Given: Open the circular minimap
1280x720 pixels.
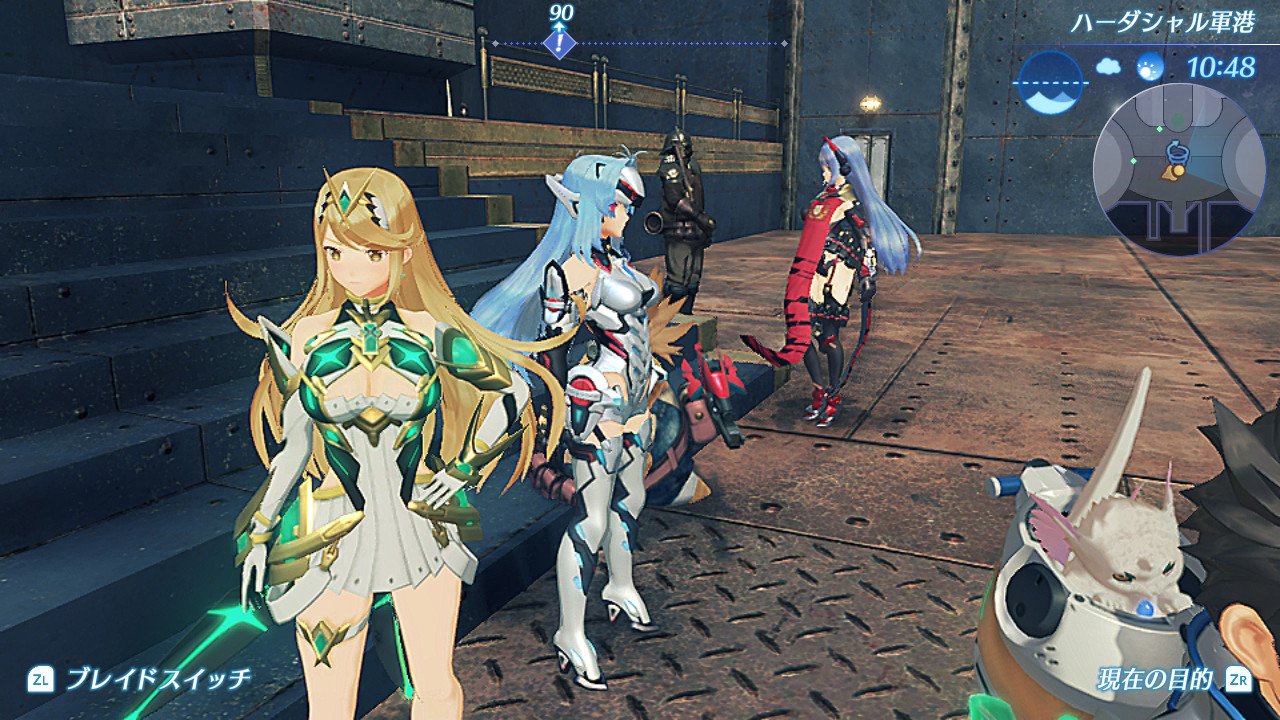Looking at the screenshot, I should point(1179,168).
